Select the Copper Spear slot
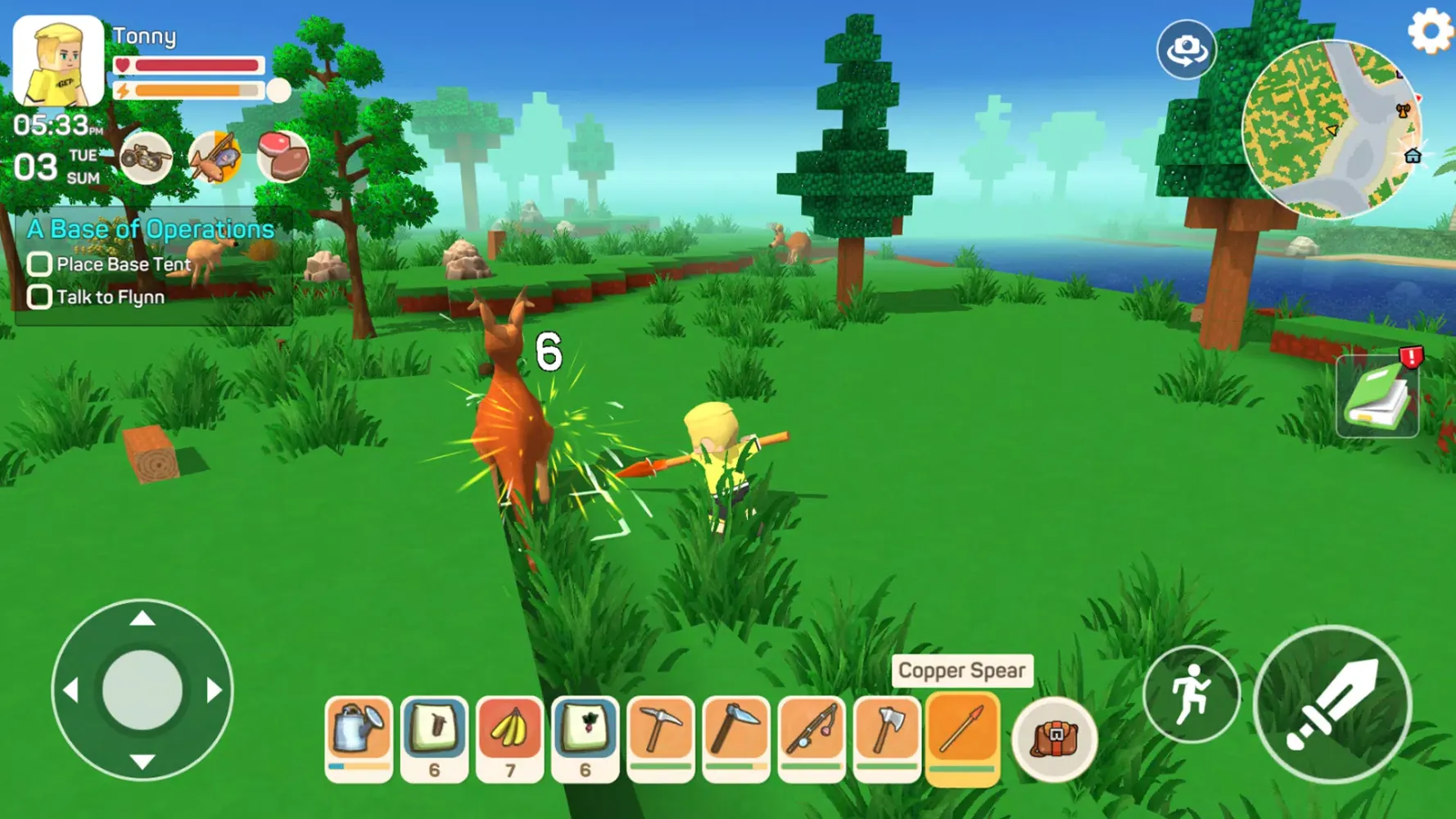 pos(963,735)
